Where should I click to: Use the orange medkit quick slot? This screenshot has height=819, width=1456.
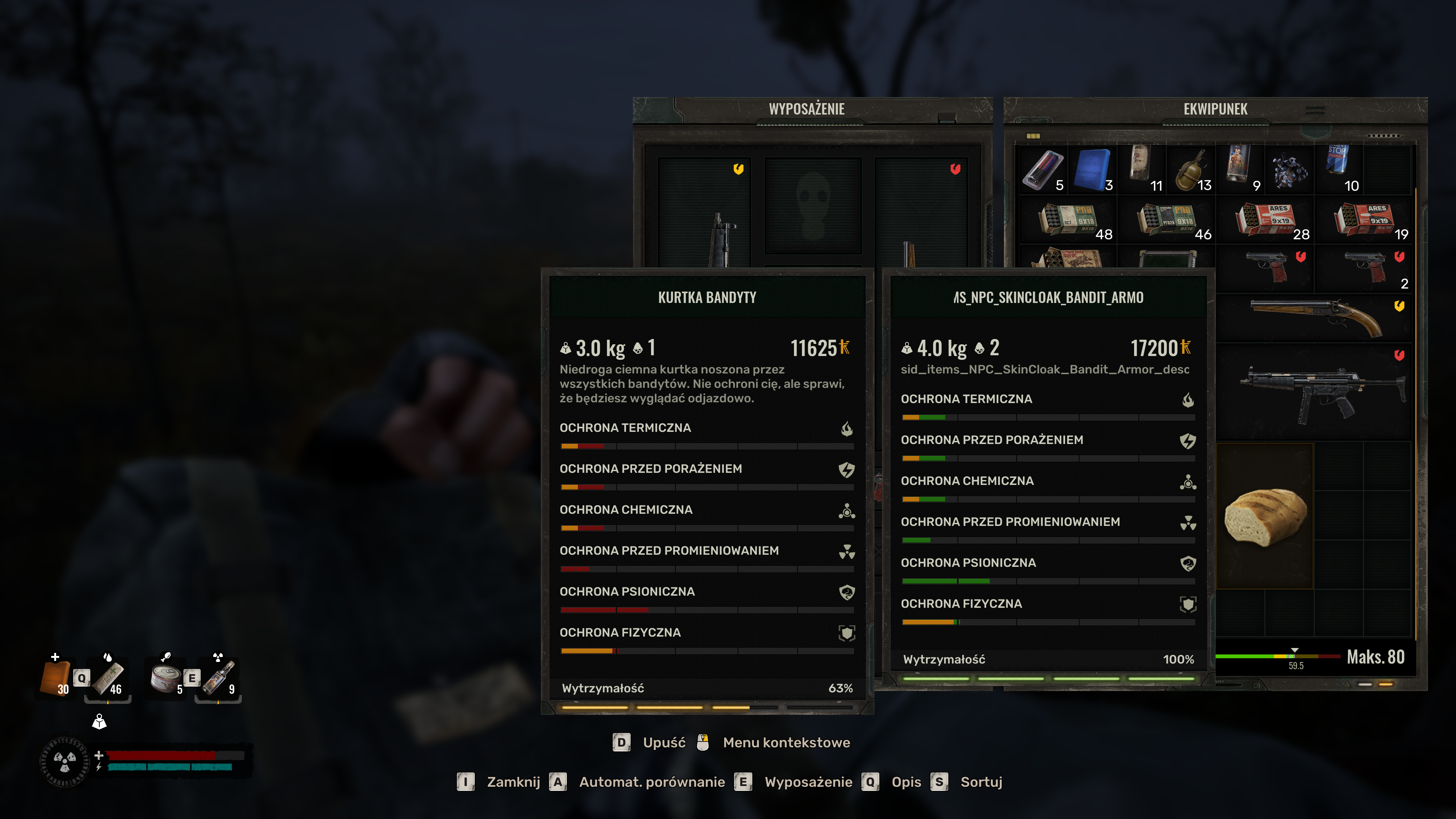coord(56,677)
